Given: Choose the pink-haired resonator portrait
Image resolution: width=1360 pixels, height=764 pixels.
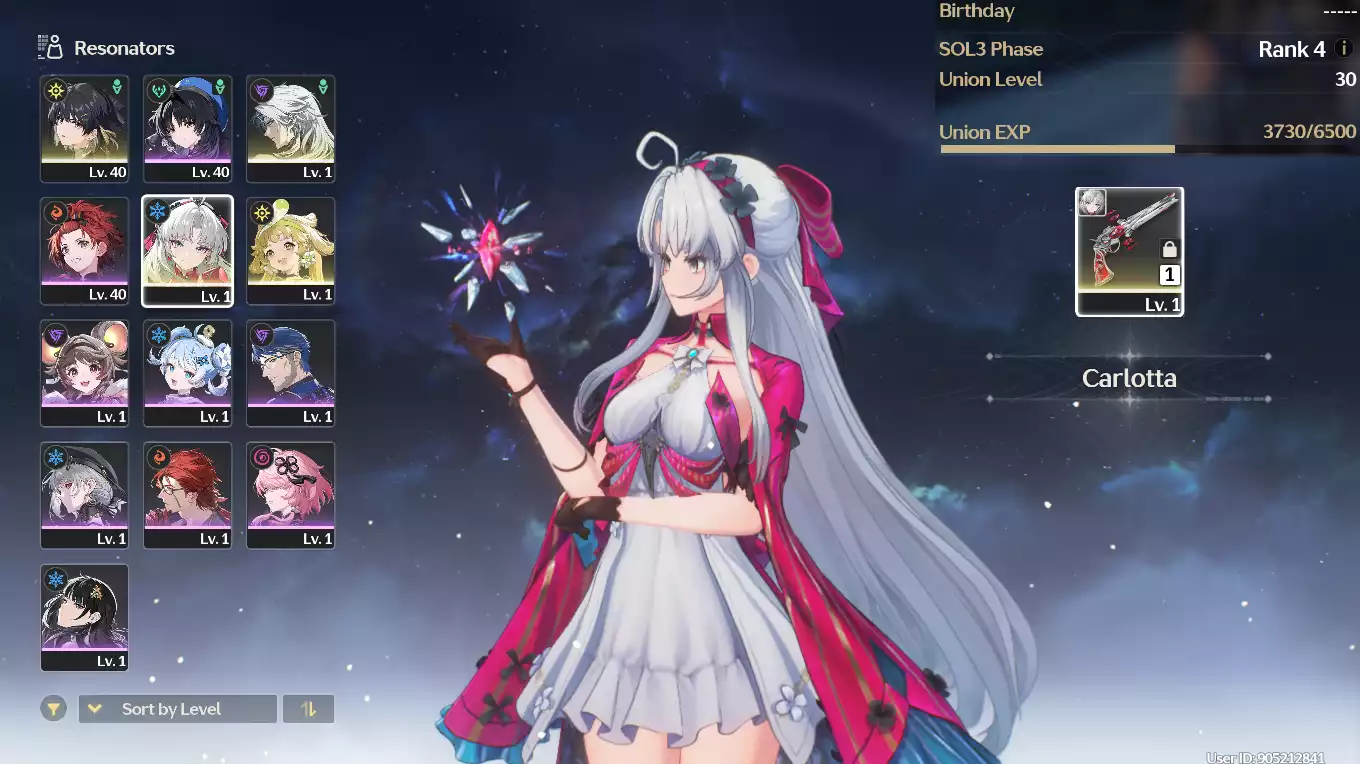Looking at the screenshot, I should tap(291, 494).
